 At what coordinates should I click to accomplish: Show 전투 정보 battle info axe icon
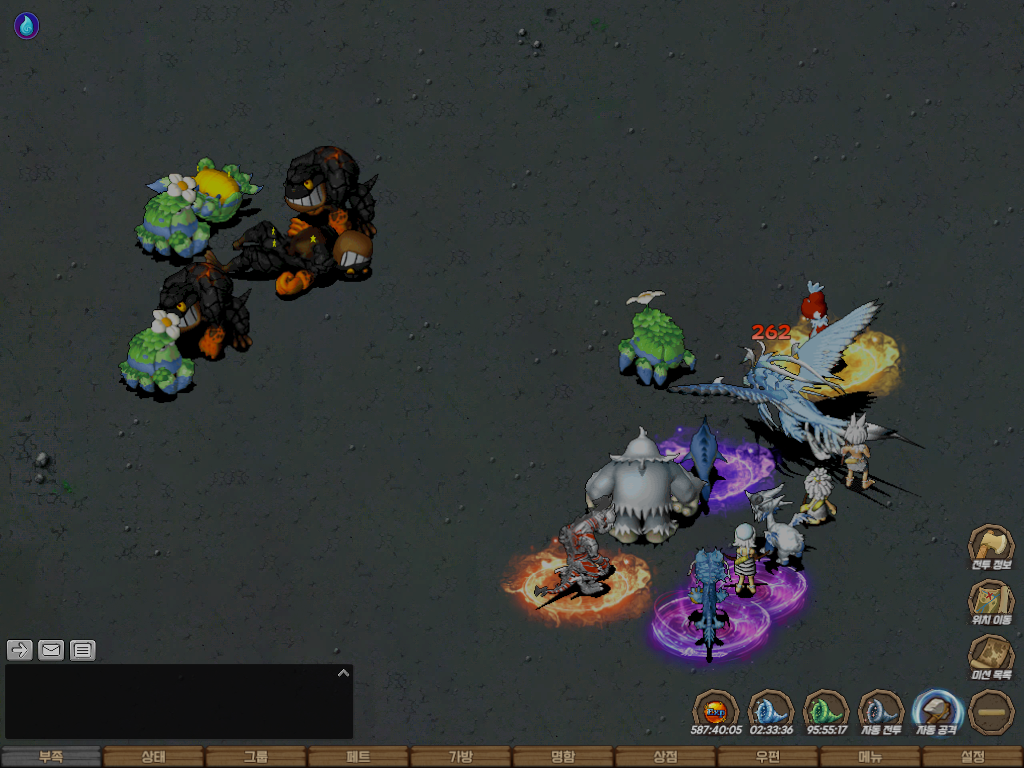click(991, 545)
